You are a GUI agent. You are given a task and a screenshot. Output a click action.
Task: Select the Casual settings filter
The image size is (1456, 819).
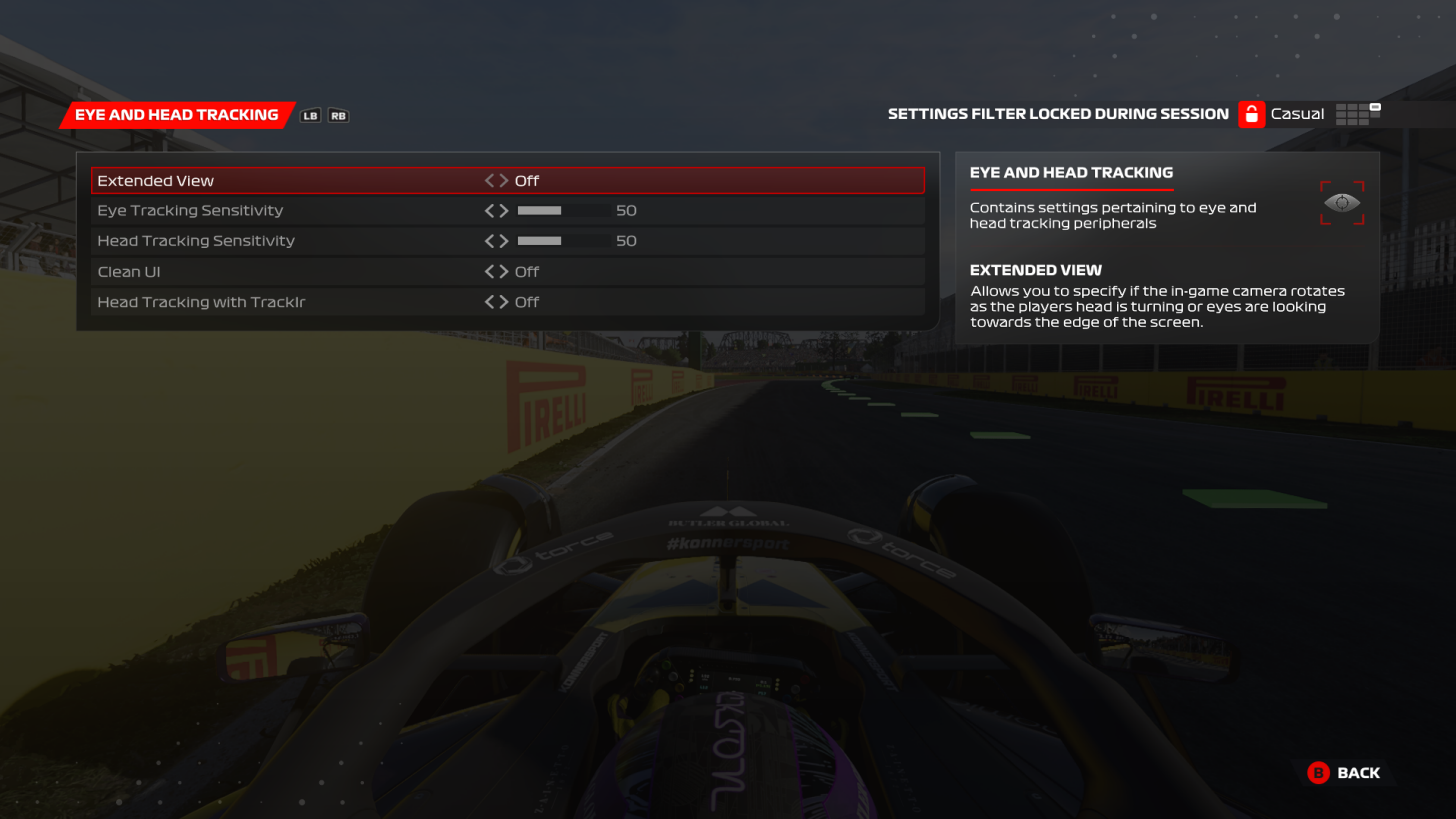point(1298,113)
